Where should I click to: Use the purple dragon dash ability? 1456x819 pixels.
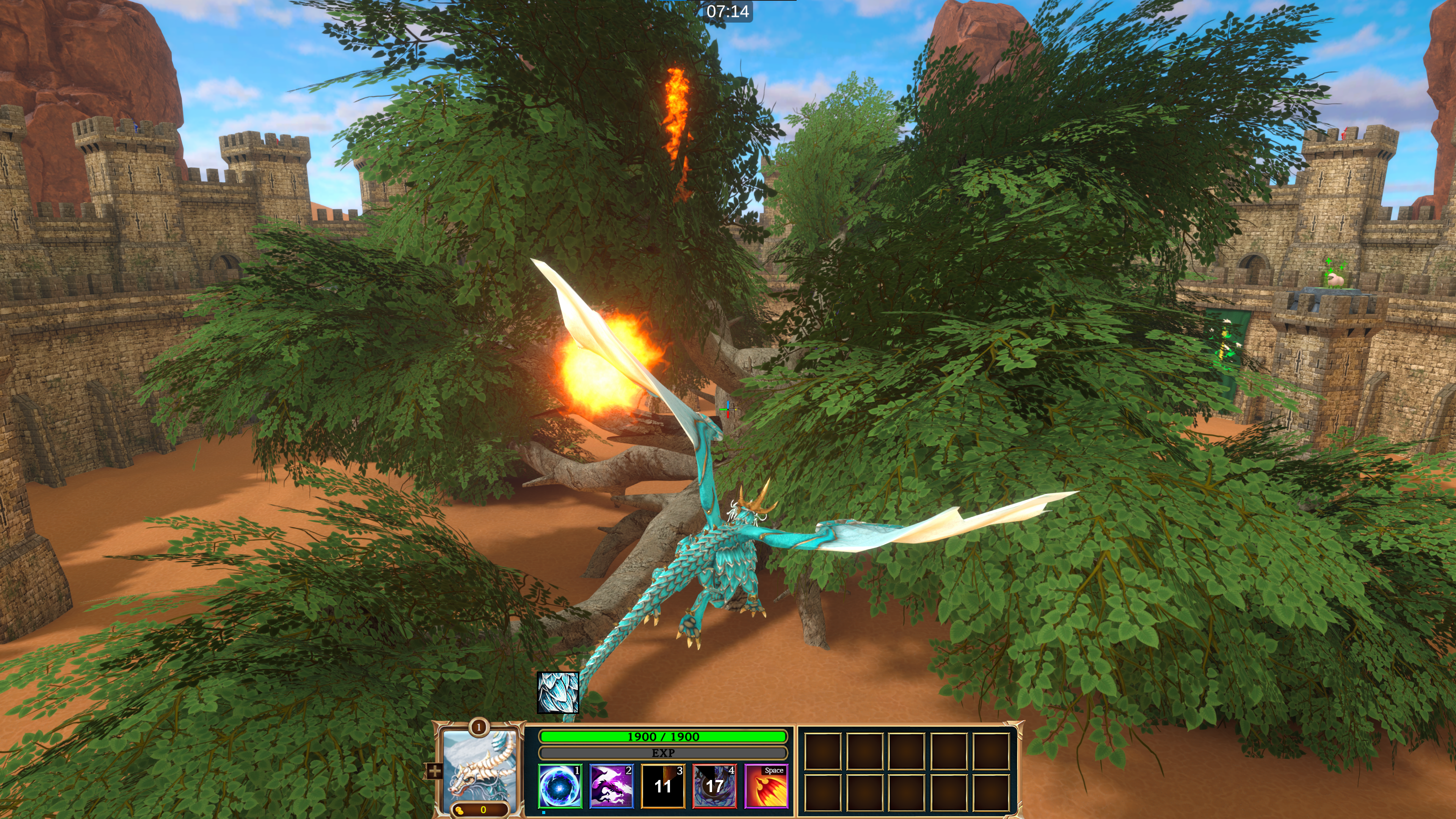611,786
